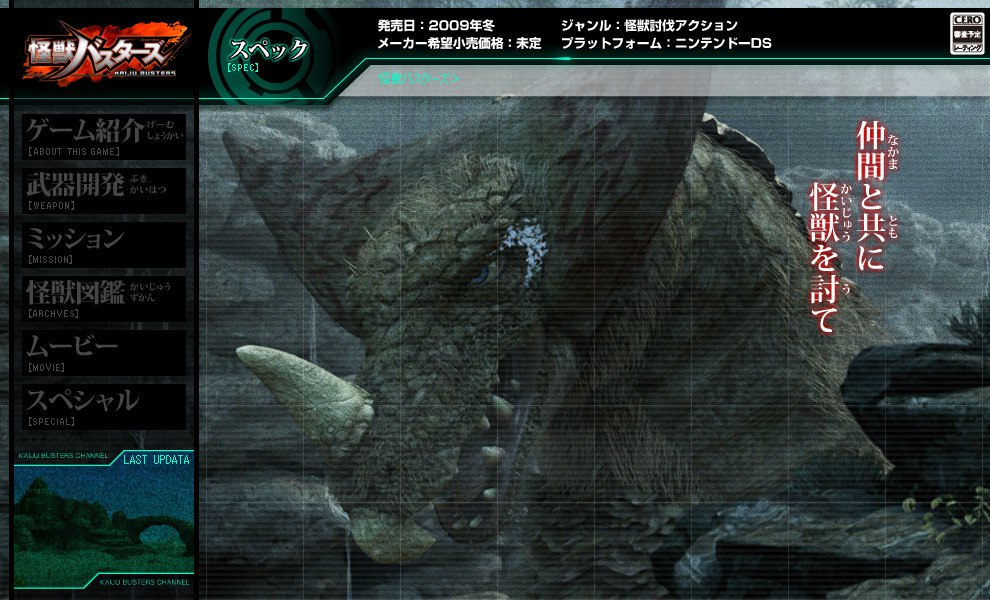Click the small green campaign link text
The height and width of the screenshot is (600, 990).
420,78
